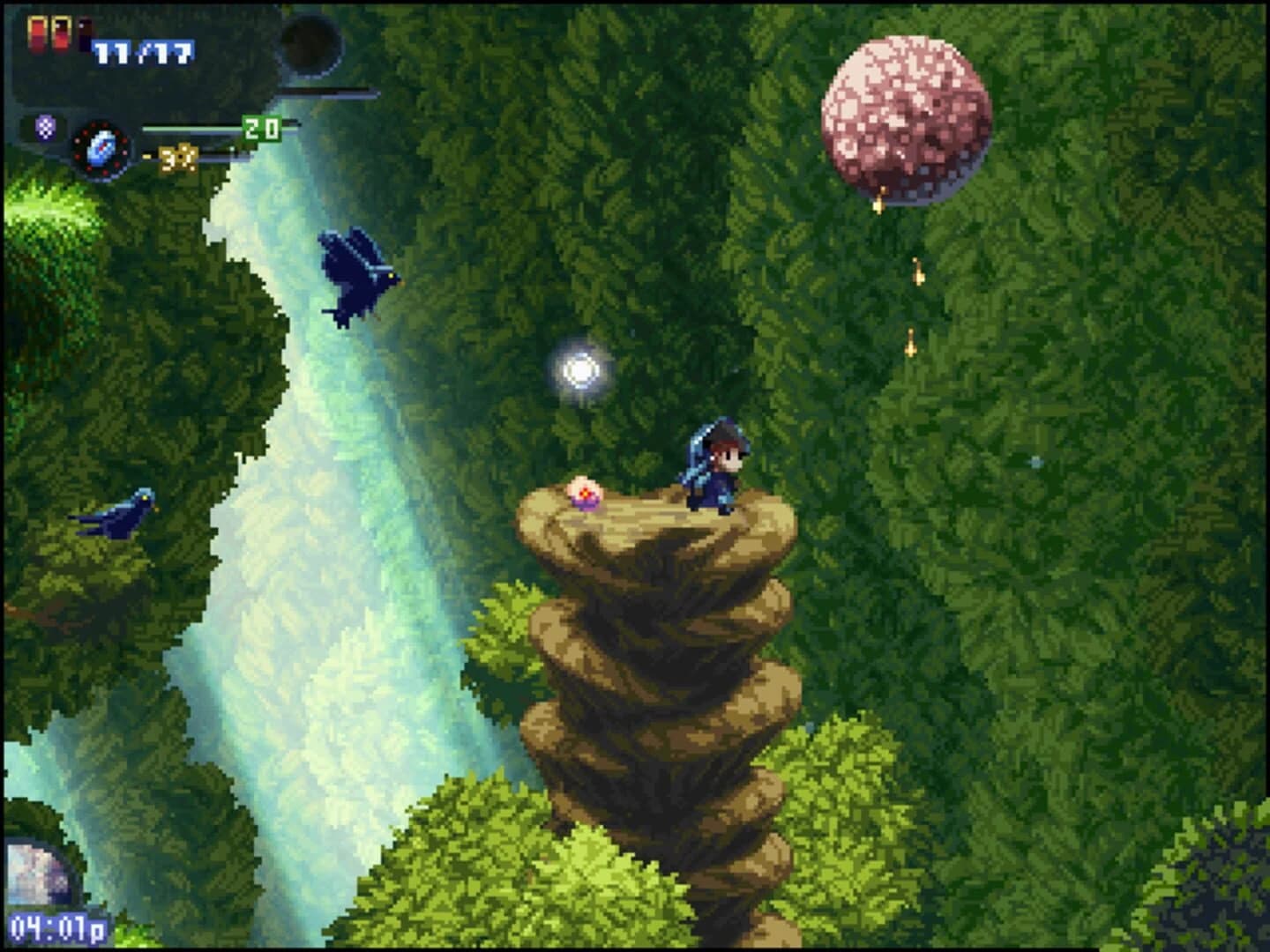Select the player character on the pillar
This screenshot has height=952, width=1270.
pyautogui.click(x=715, y=465)
